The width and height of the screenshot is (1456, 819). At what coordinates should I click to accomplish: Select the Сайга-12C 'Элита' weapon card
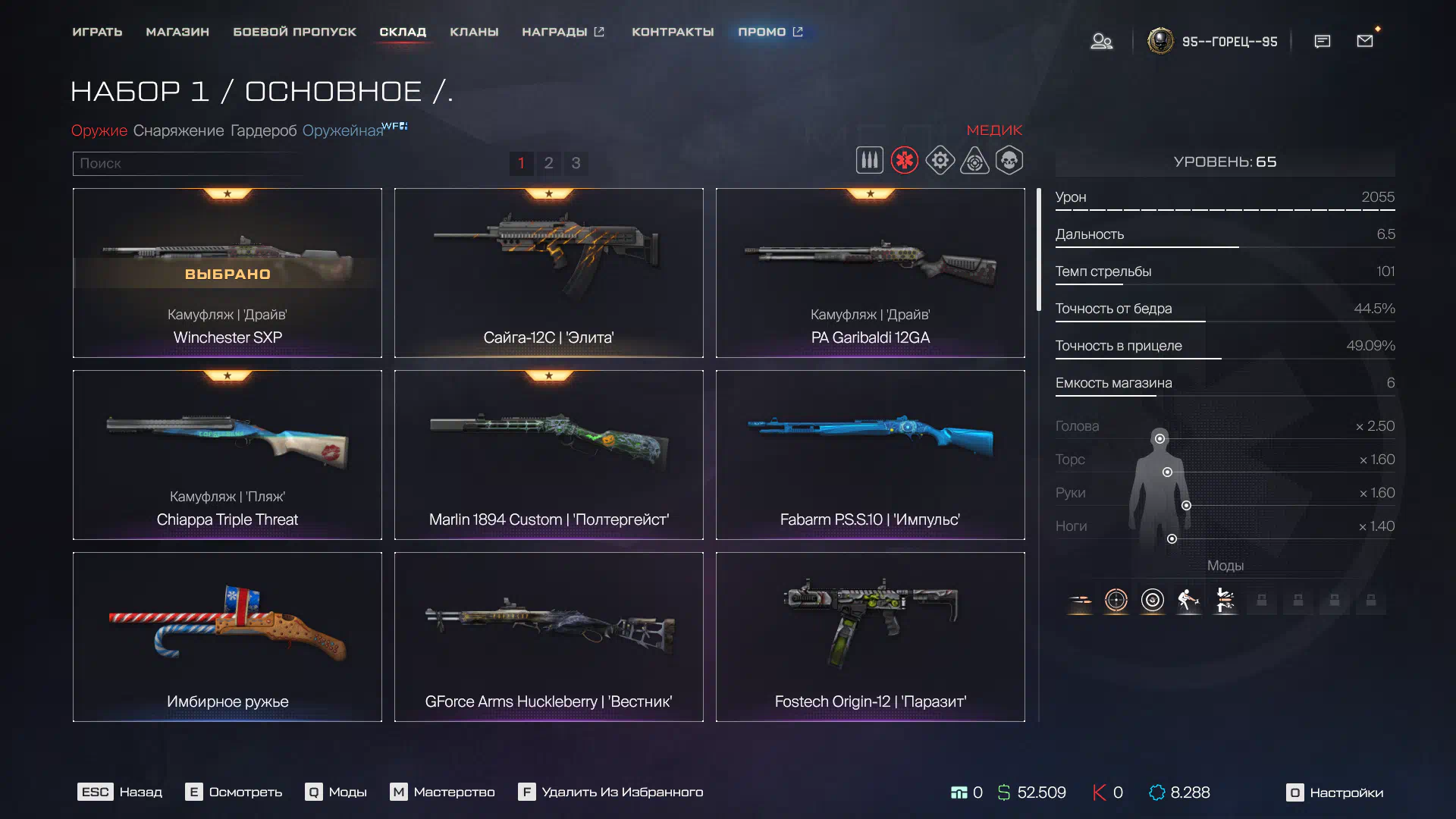click(548, 273)
